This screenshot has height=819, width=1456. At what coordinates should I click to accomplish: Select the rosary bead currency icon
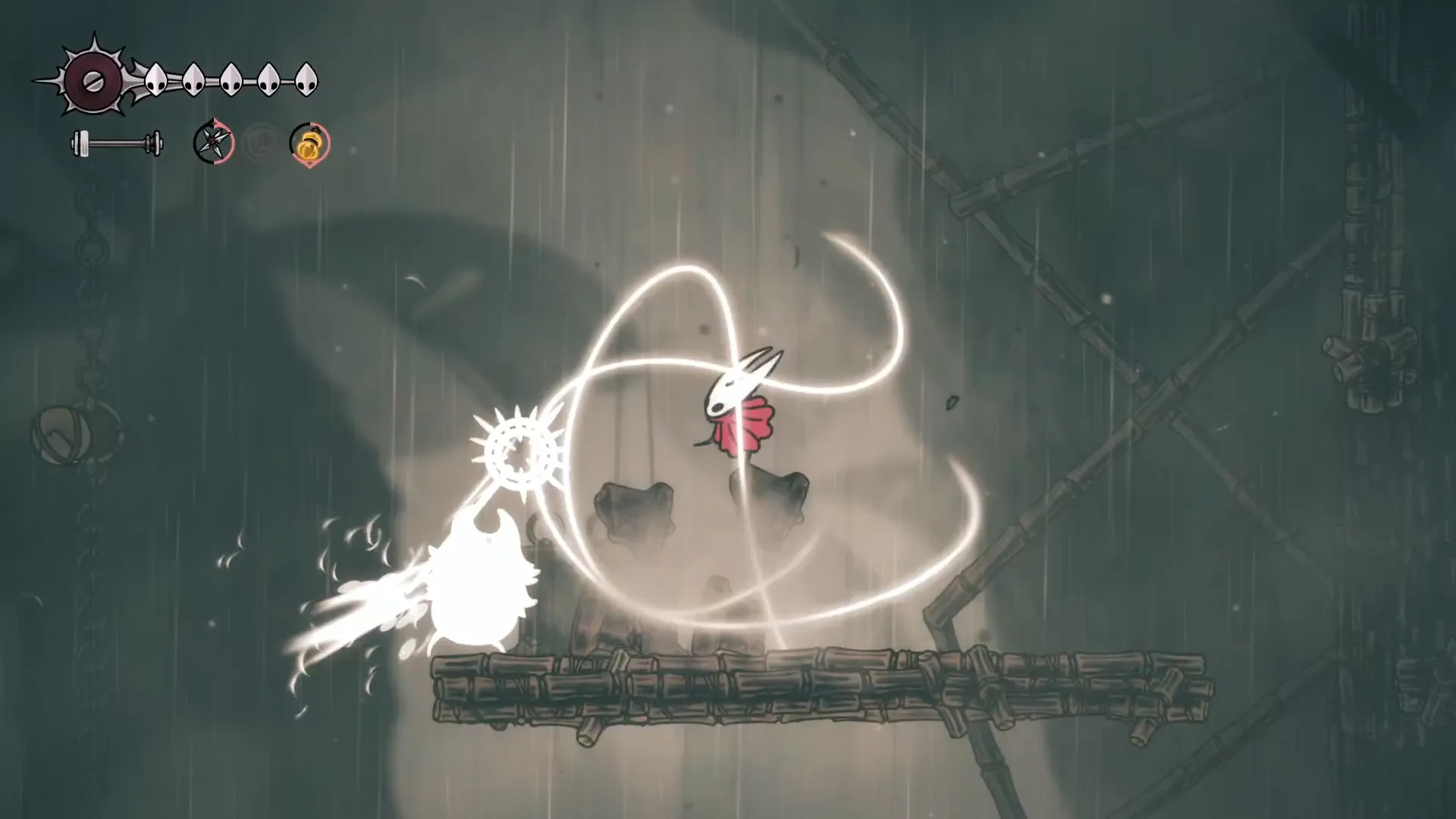(x=311, y=146)
